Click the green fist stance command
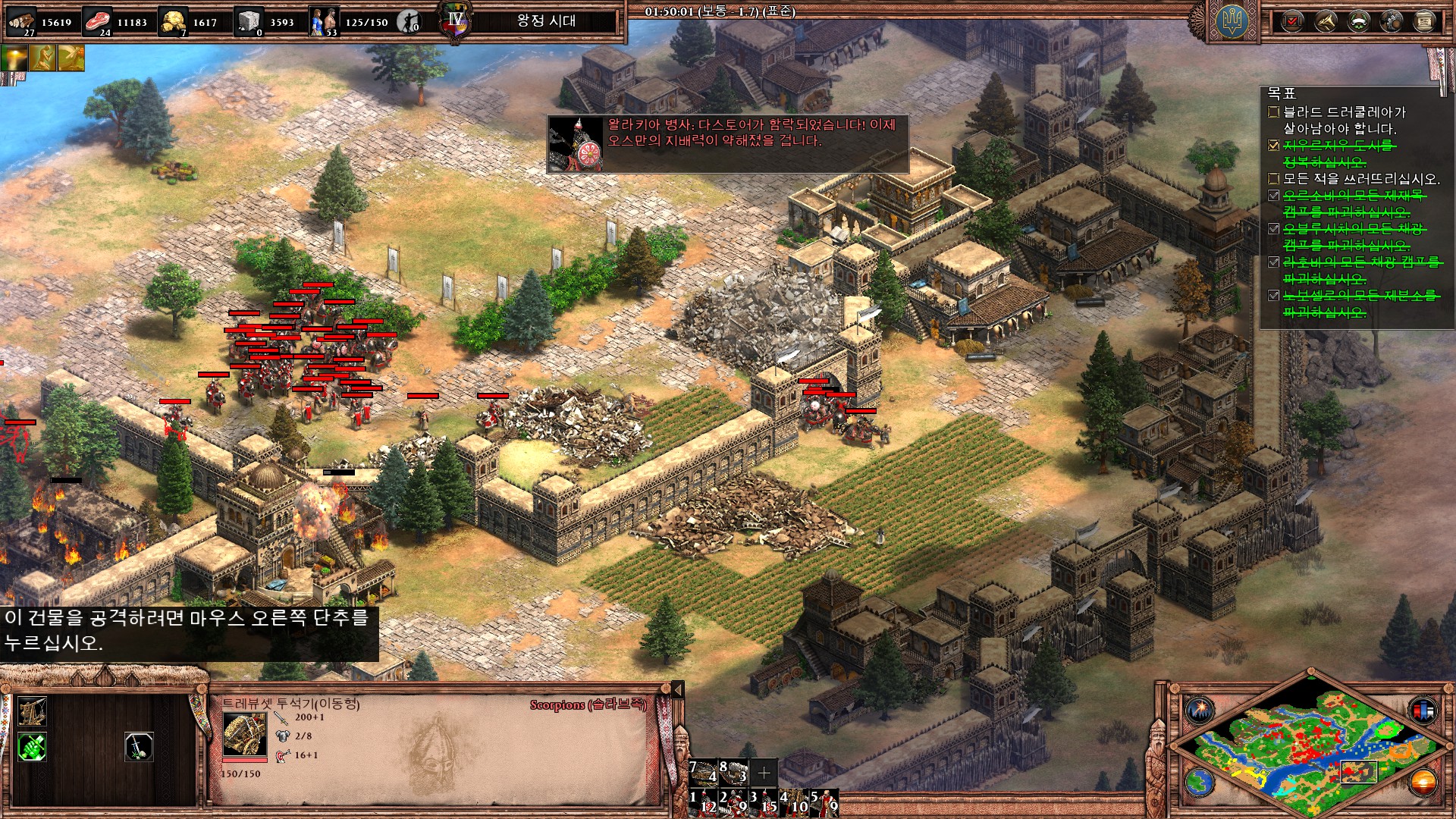 (32, 747)
